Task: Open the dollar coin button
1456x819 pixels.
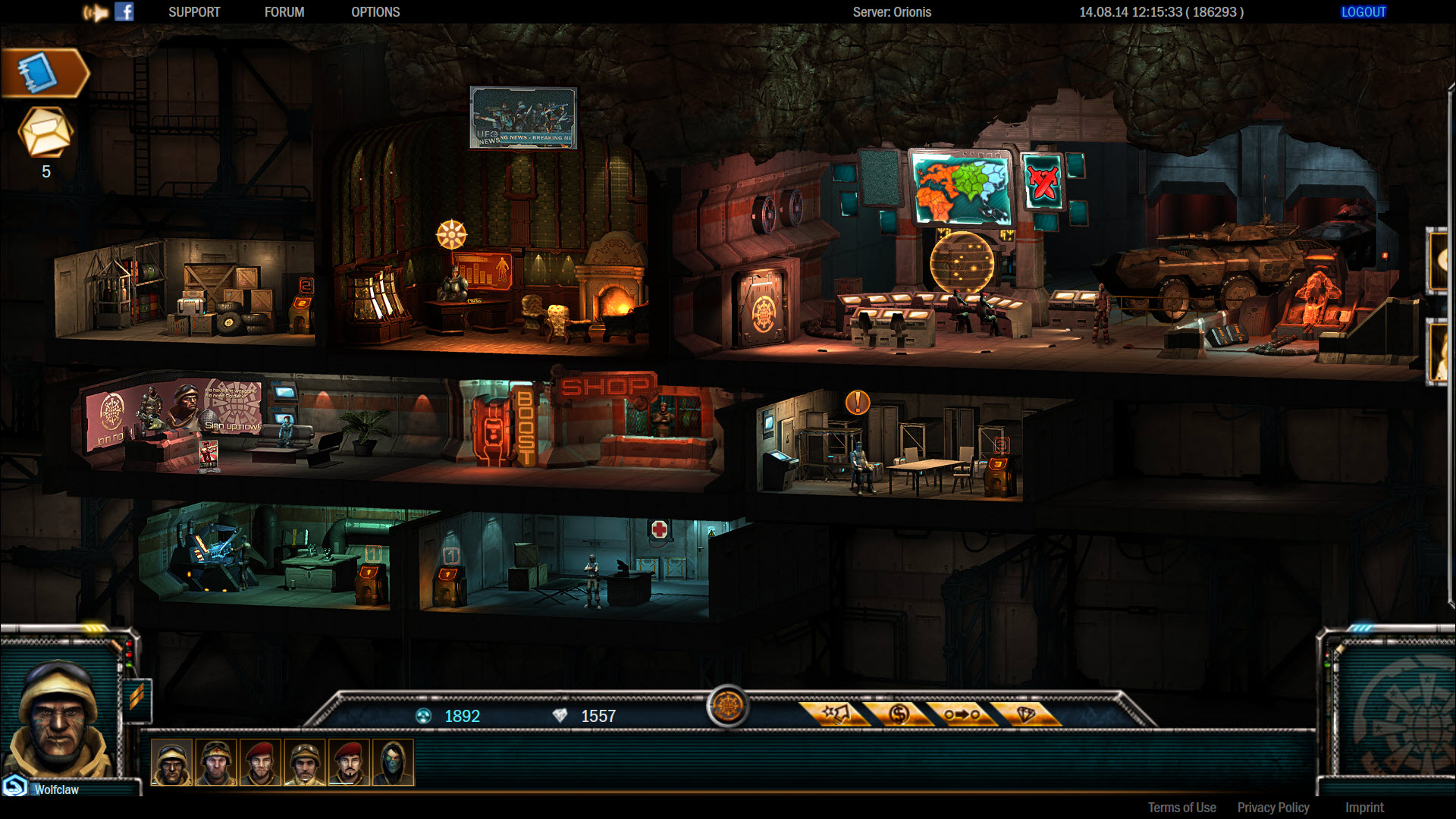Action: click(x=899, y=714)
